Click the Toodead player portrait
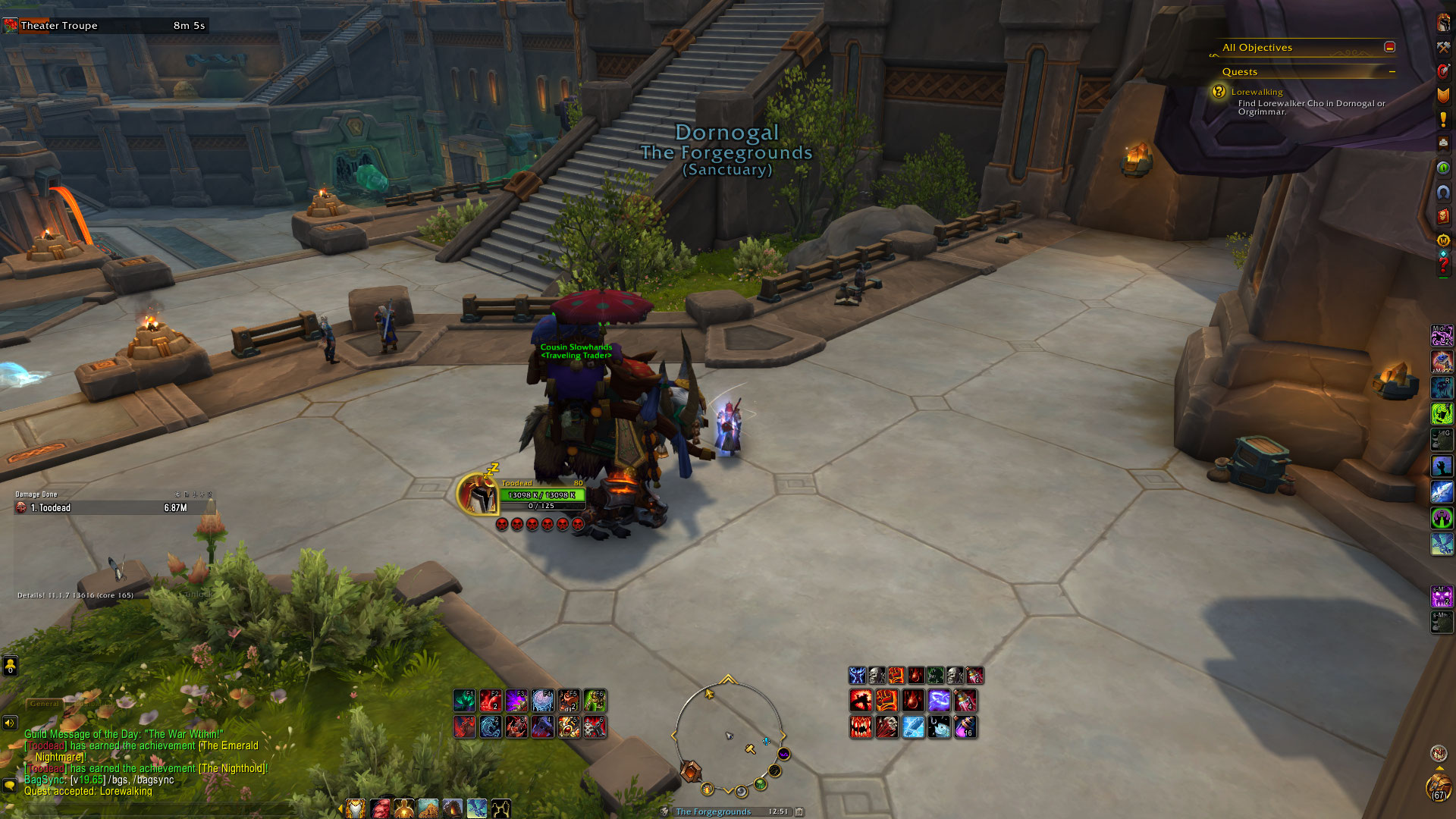This screenshot has width=1456, height=819. [479, 494]
